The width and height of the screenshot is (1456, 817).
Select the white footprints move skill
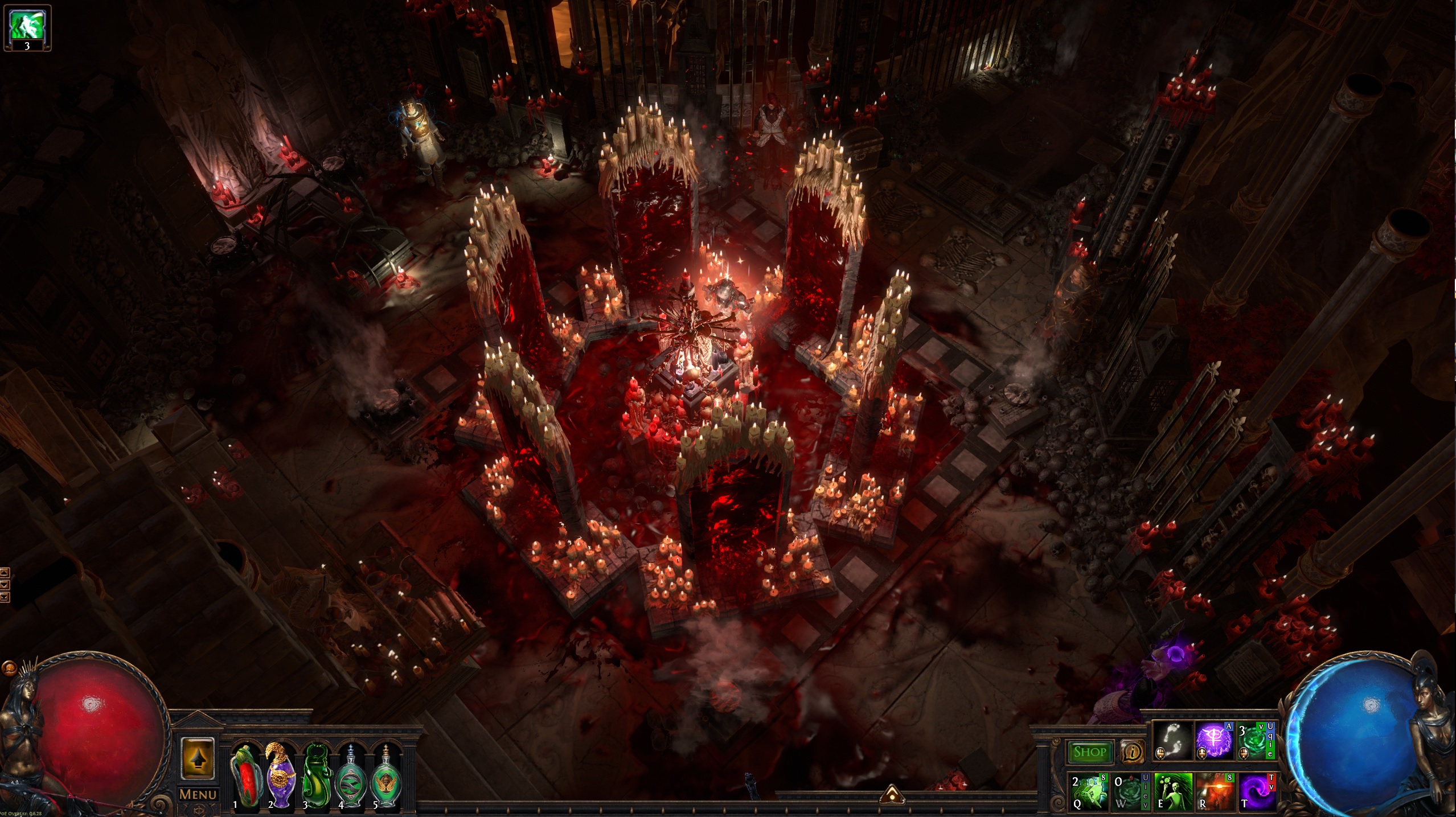coord(1172,741)
